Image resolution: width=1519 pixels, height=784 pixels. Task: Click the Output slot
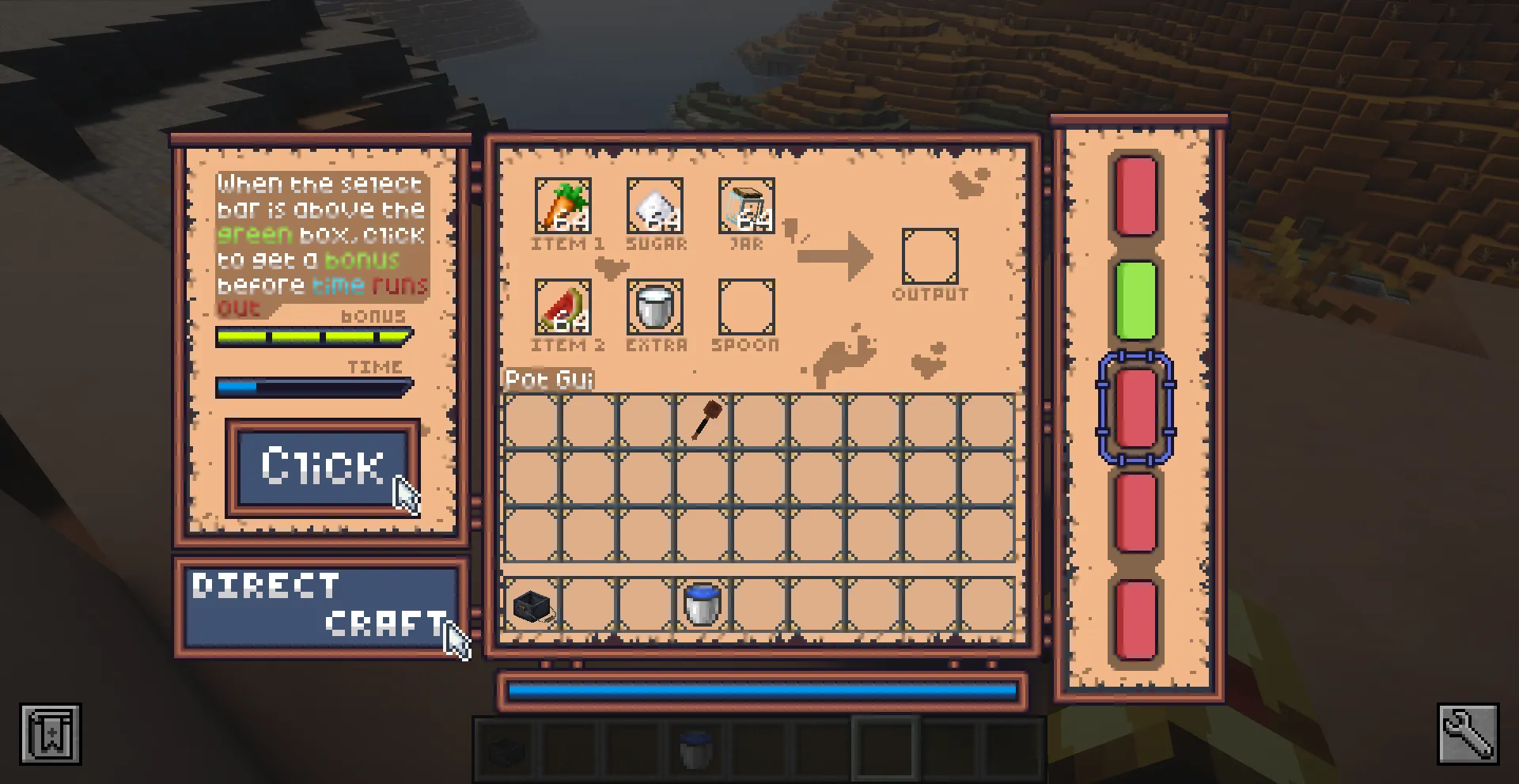click(929, 255)
